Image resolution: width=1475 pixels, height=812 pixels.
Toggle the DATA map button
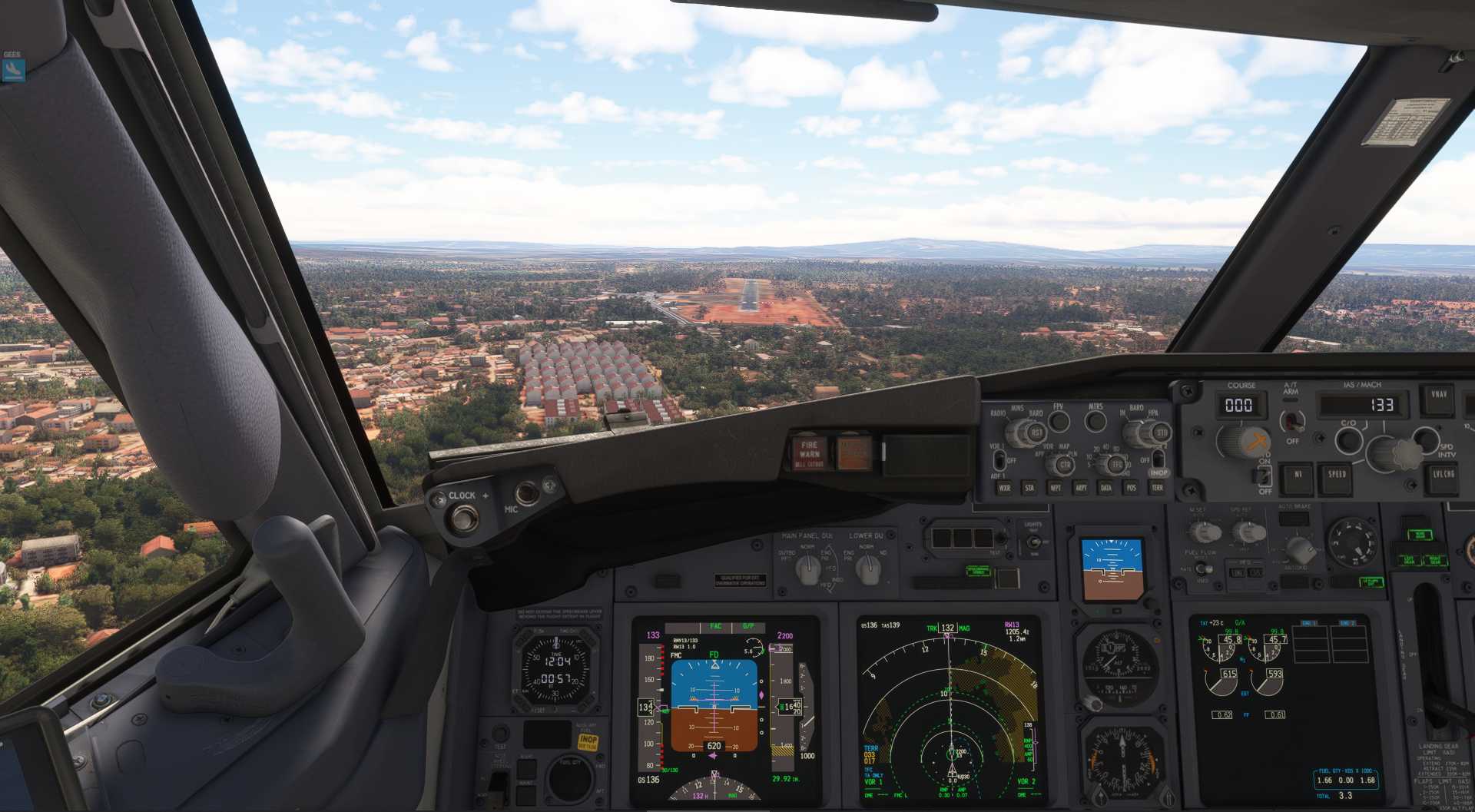pos(1106,487)
